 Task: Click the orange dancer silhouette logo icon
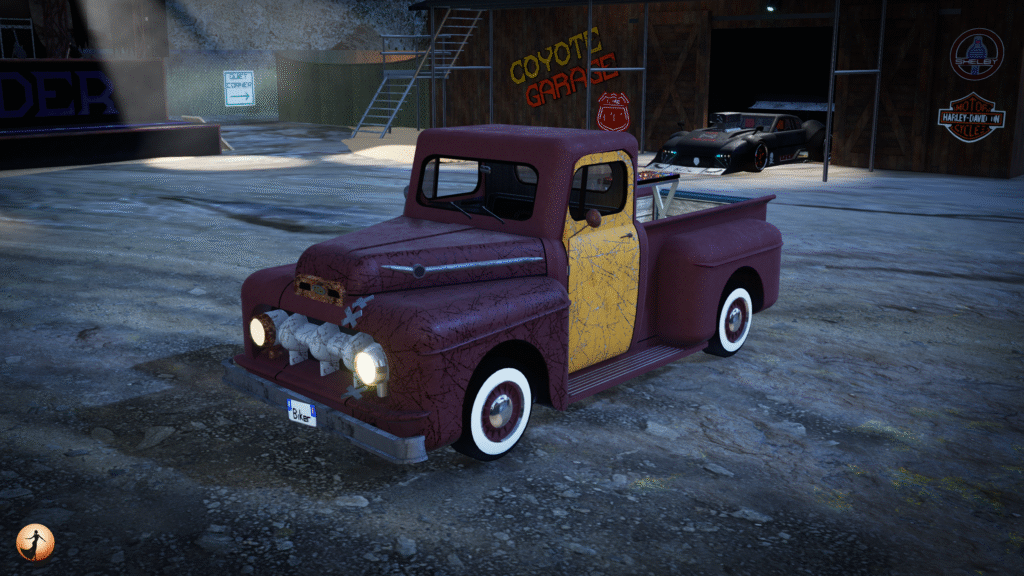tap(35, 542)
